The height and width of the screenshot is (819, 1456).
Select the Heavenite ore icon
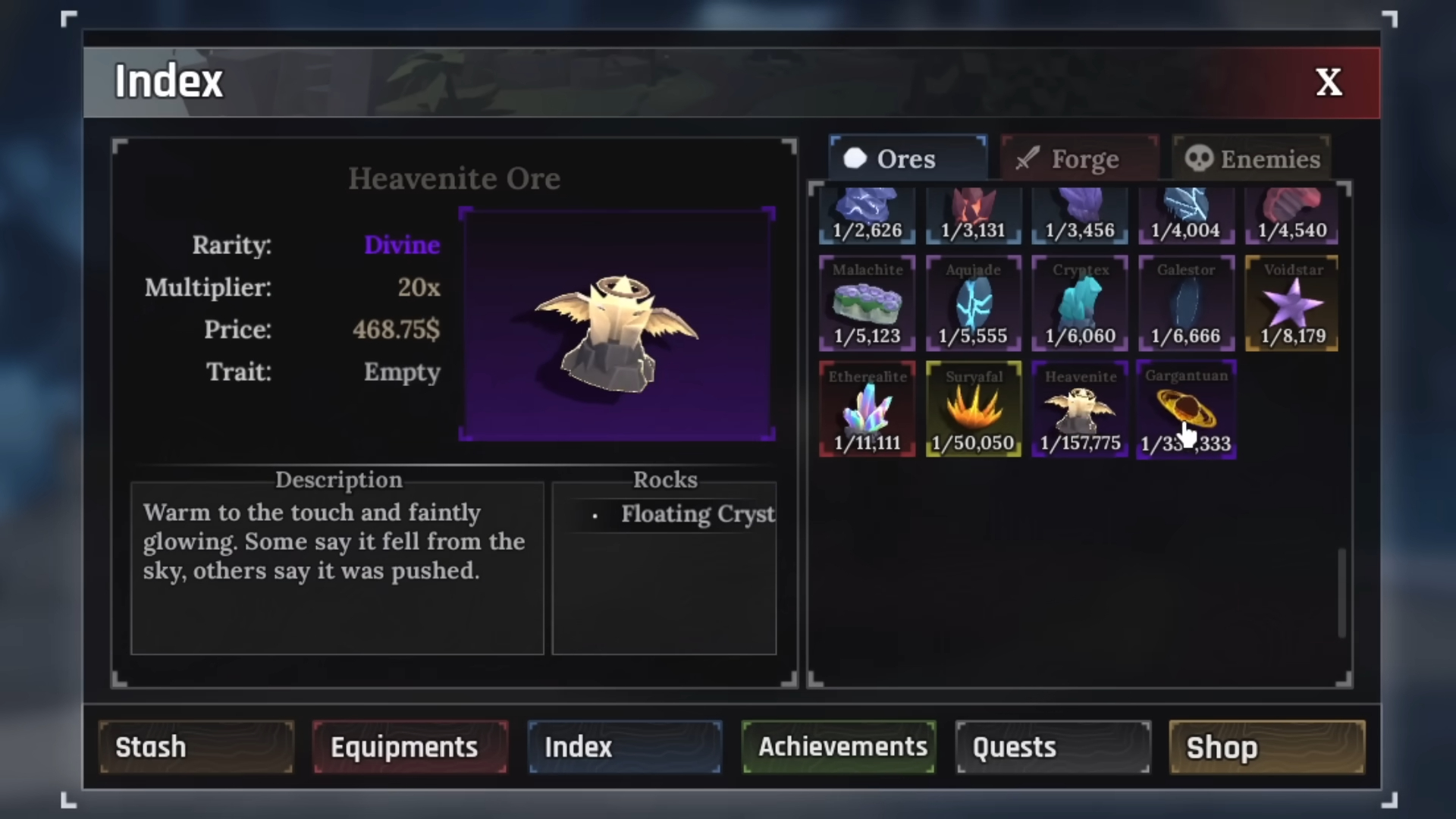(1079, 409)
